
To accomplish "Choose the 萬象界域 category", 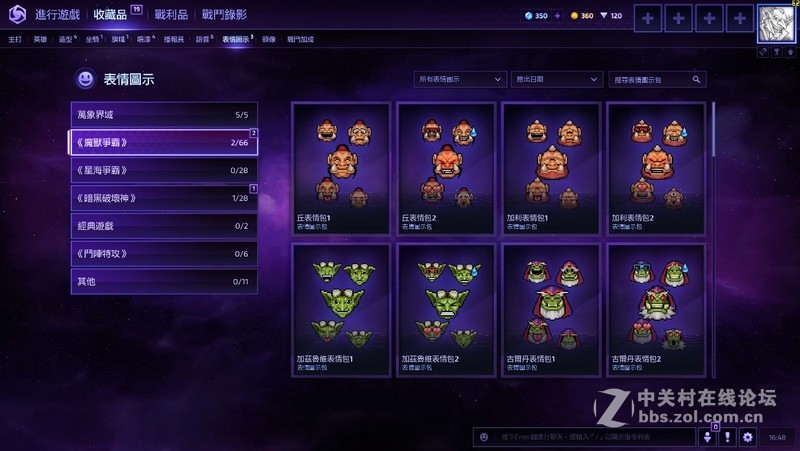I will pos(164,115).
